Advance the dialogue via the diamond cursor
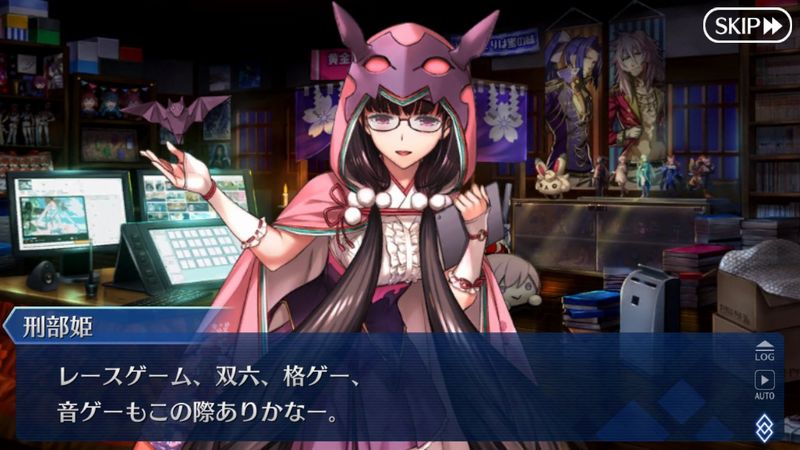 tap(764, 425)
